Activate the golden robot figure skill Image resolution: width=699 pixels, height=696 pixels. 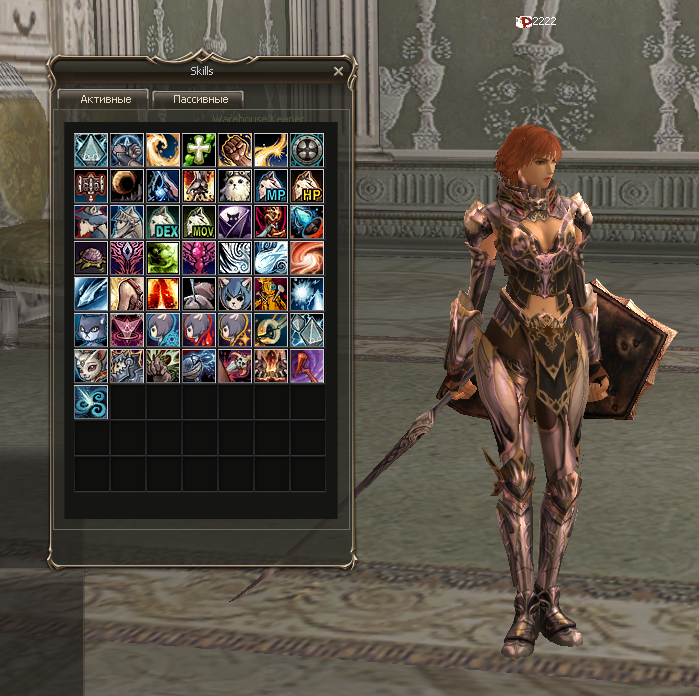tap(271, 293)
